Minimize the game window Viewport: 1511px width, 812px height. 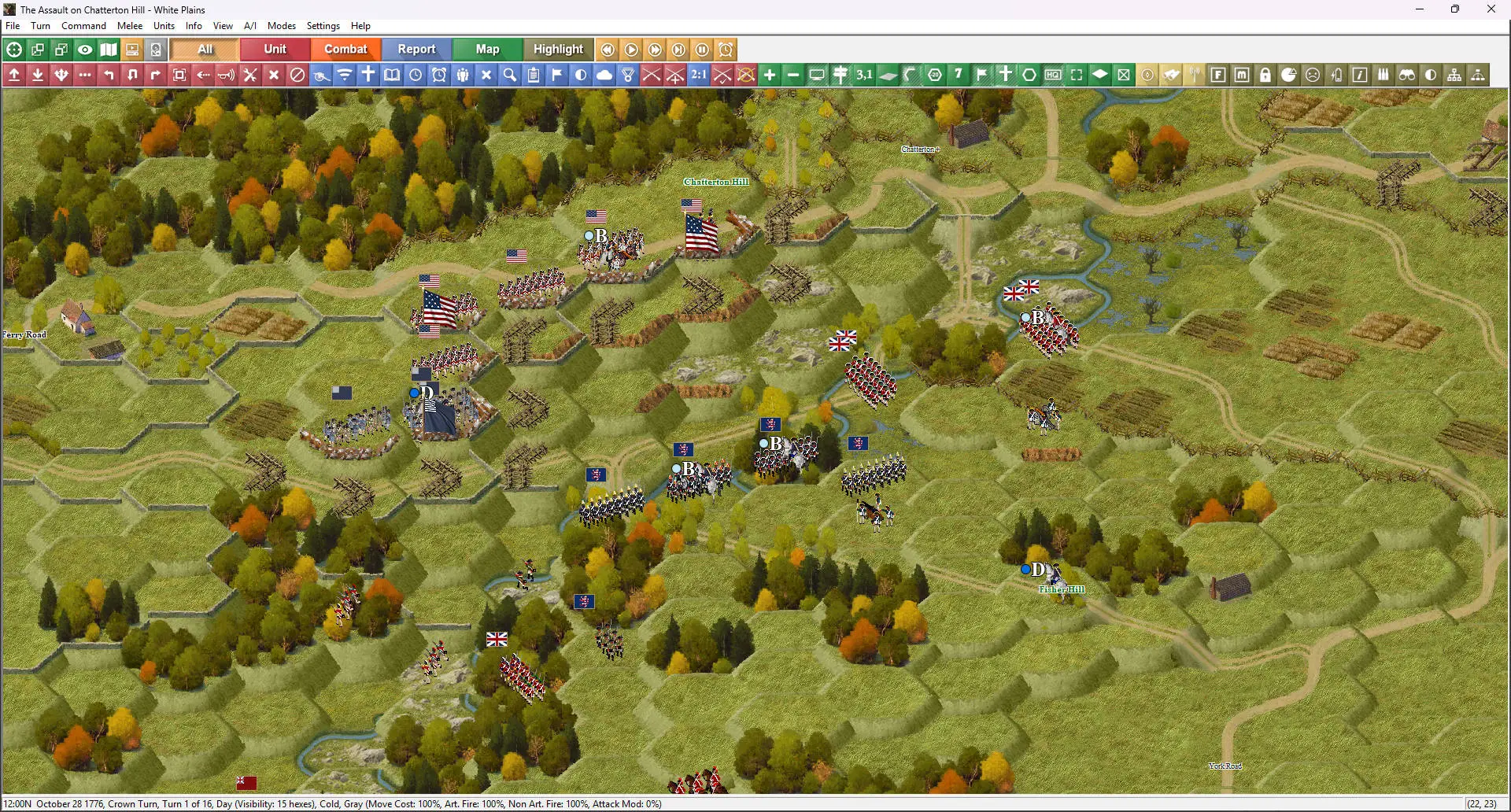(x=1420, y=9)
